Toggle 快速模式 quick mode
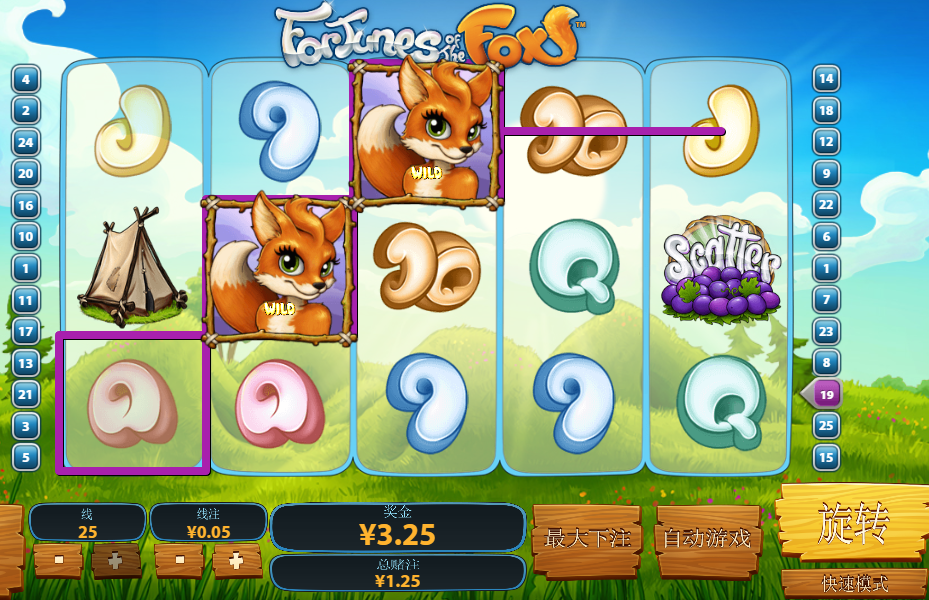The width and height of the screenshot is (929, 600). point(854,583)
